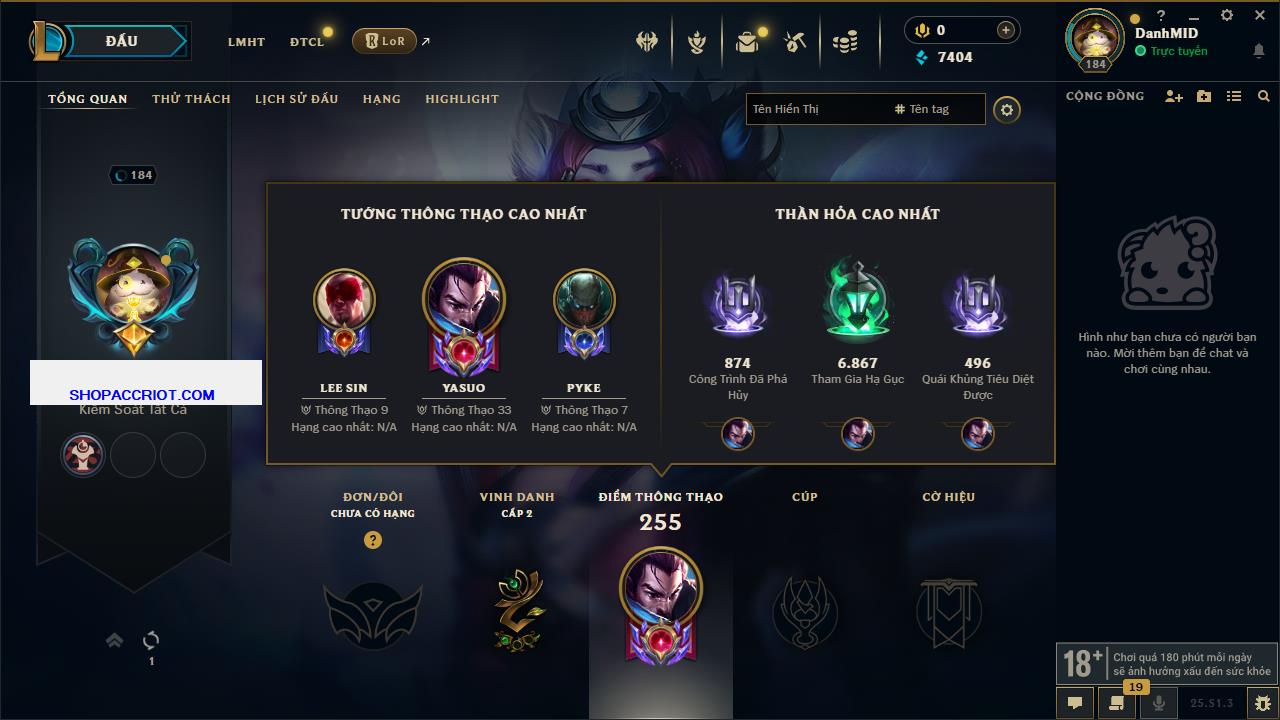Show the HIGHLIGHT tab
1280x720 pixels.
461,99
